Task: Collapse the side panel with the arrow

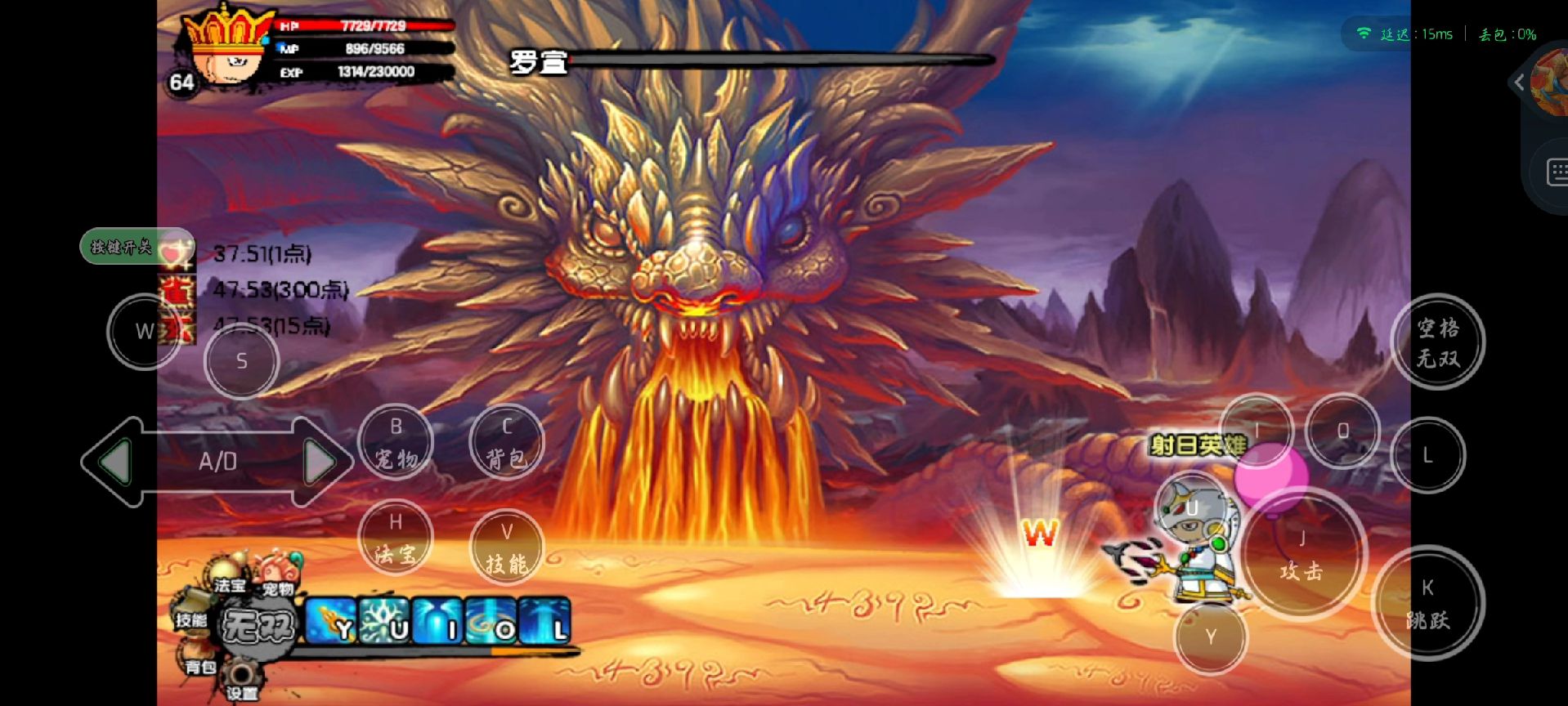Action: (x=1519, y=83)
